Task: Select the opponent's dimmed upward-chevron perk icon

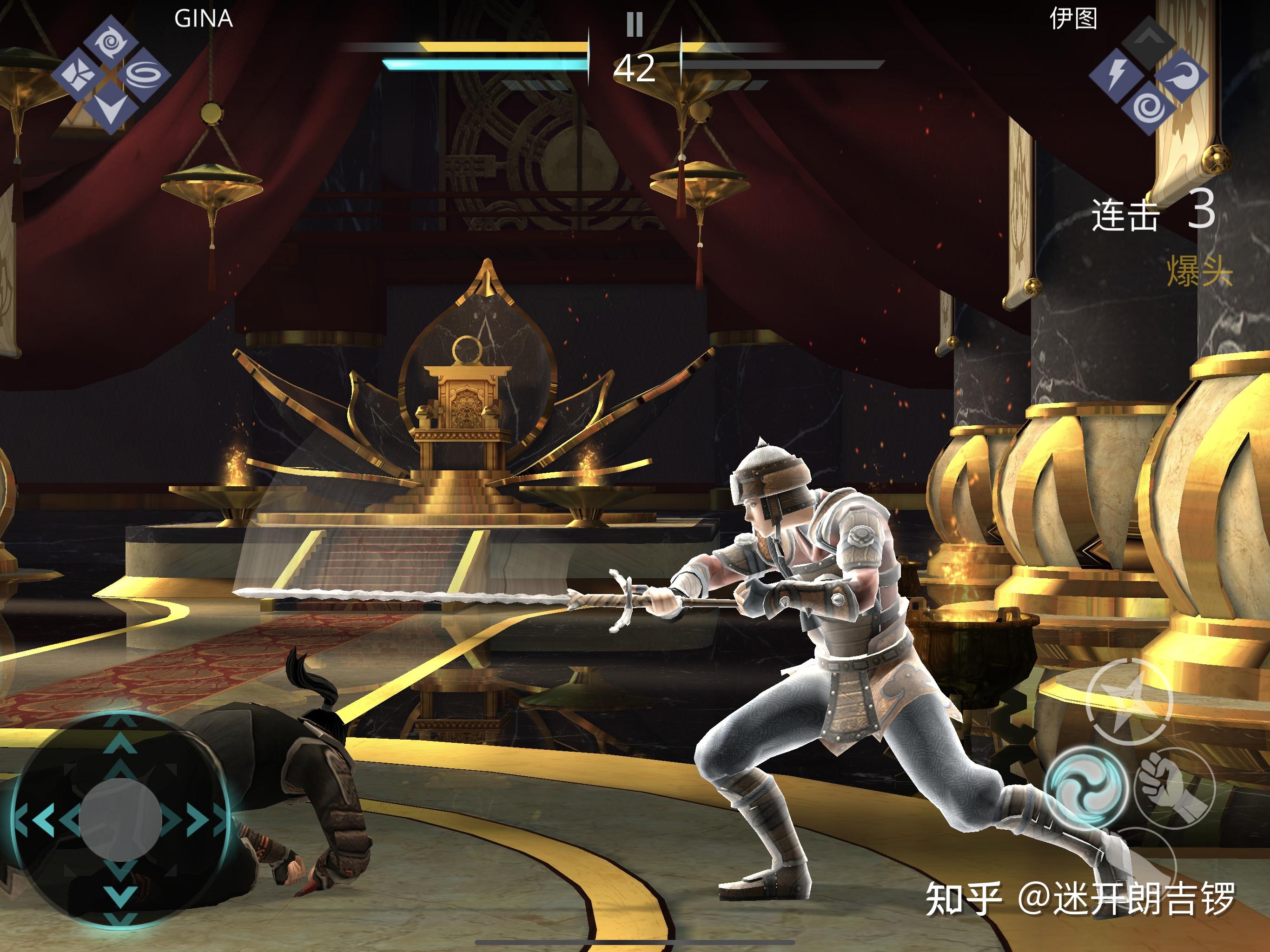Action: 1148,39
